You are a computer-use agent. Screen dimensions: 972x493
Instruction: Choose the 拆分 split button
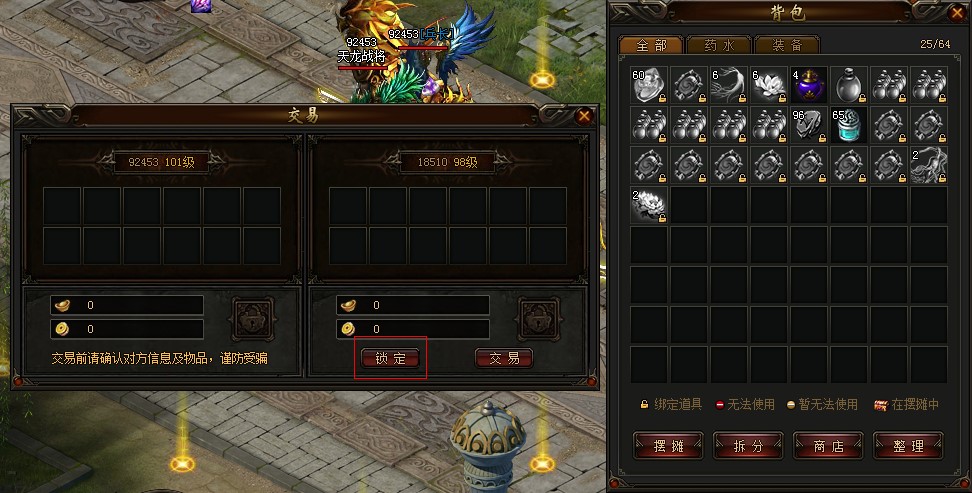[747, 445]
